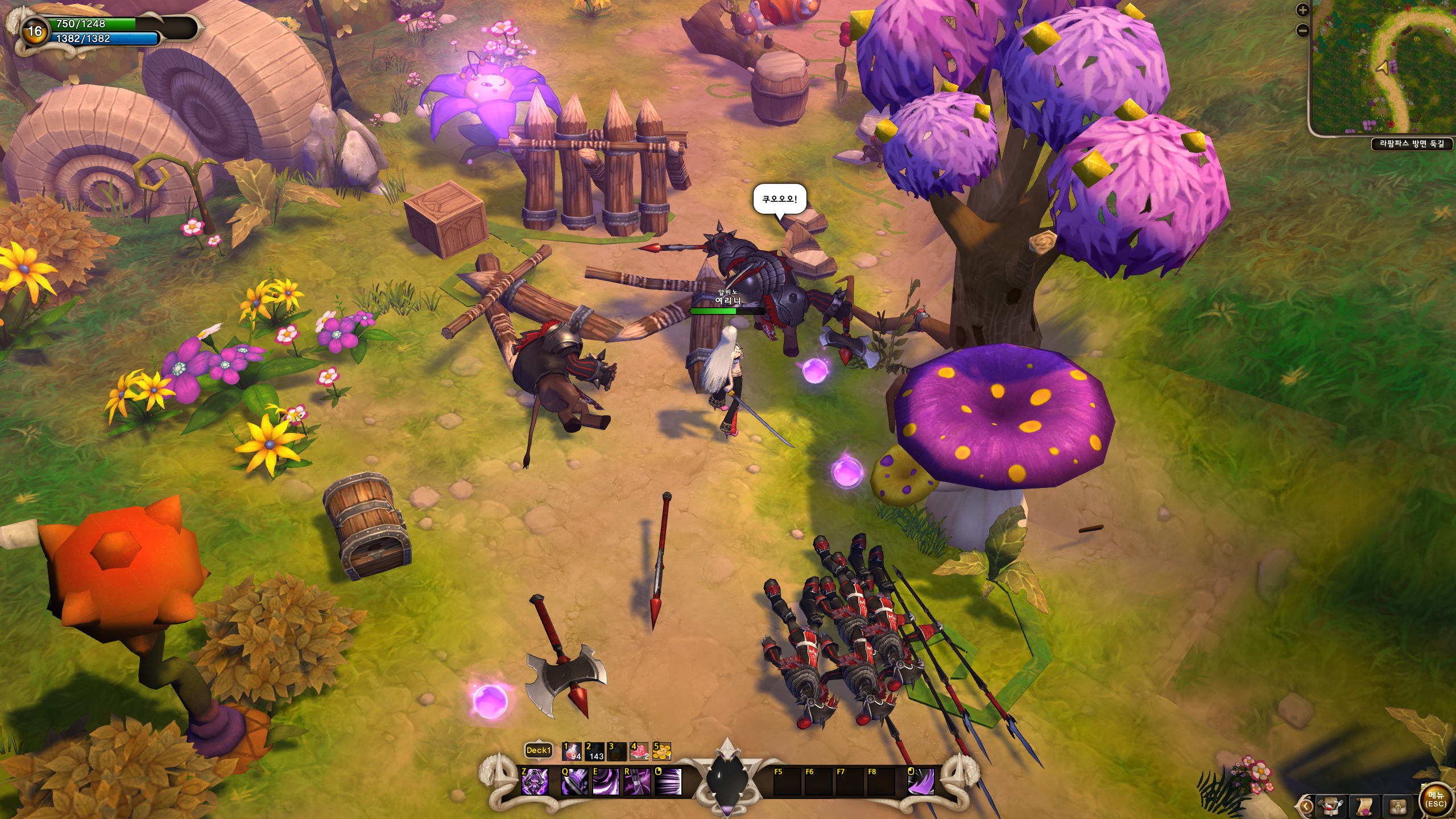Image resolution: width=1456 pixels, height=819 pixels.
Task: Open the leather bag inventory
Action: point(1398,806)
